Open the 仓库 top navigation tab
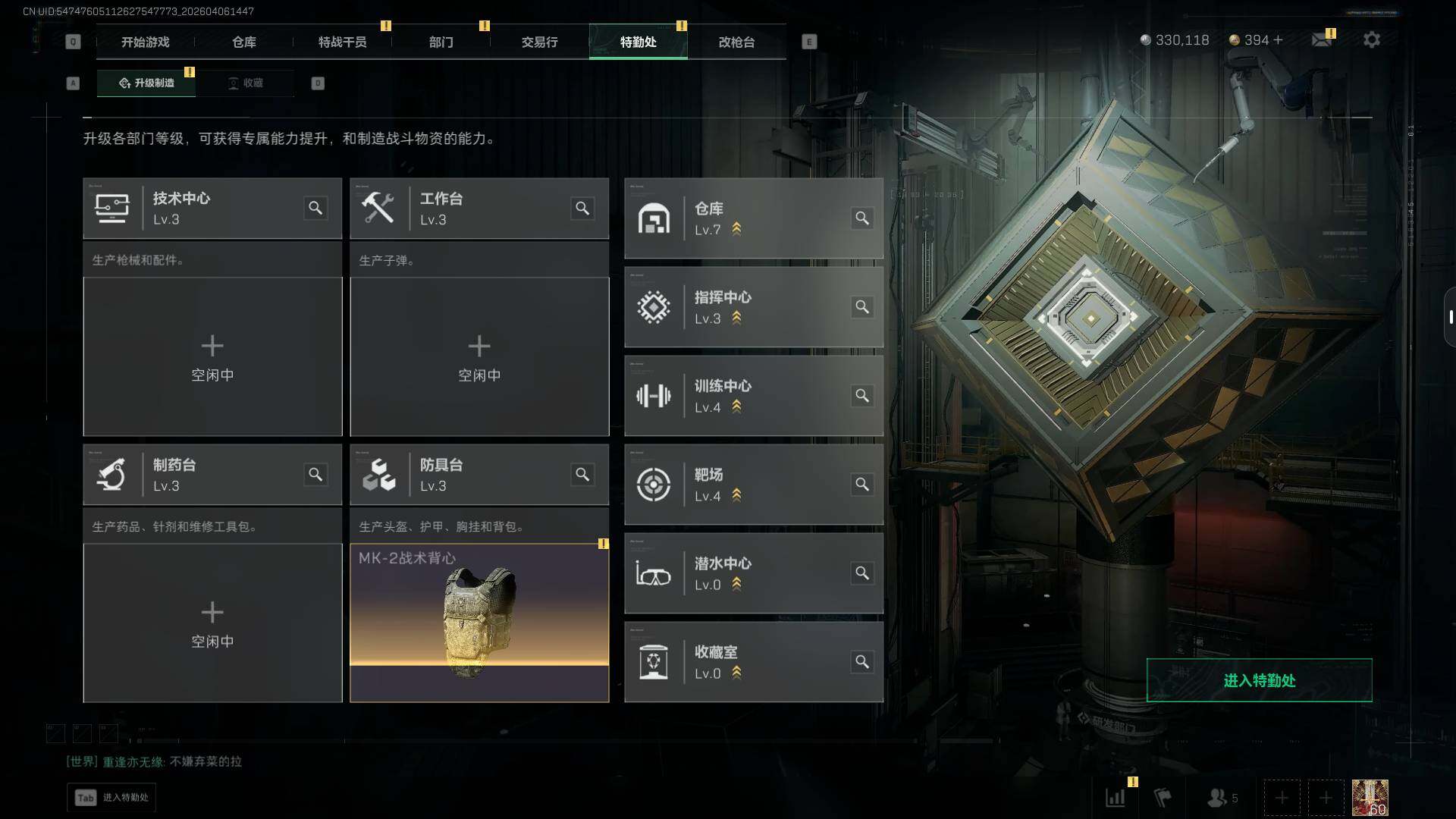This screenshot has height=819, width=1456. tap(243, 42)
